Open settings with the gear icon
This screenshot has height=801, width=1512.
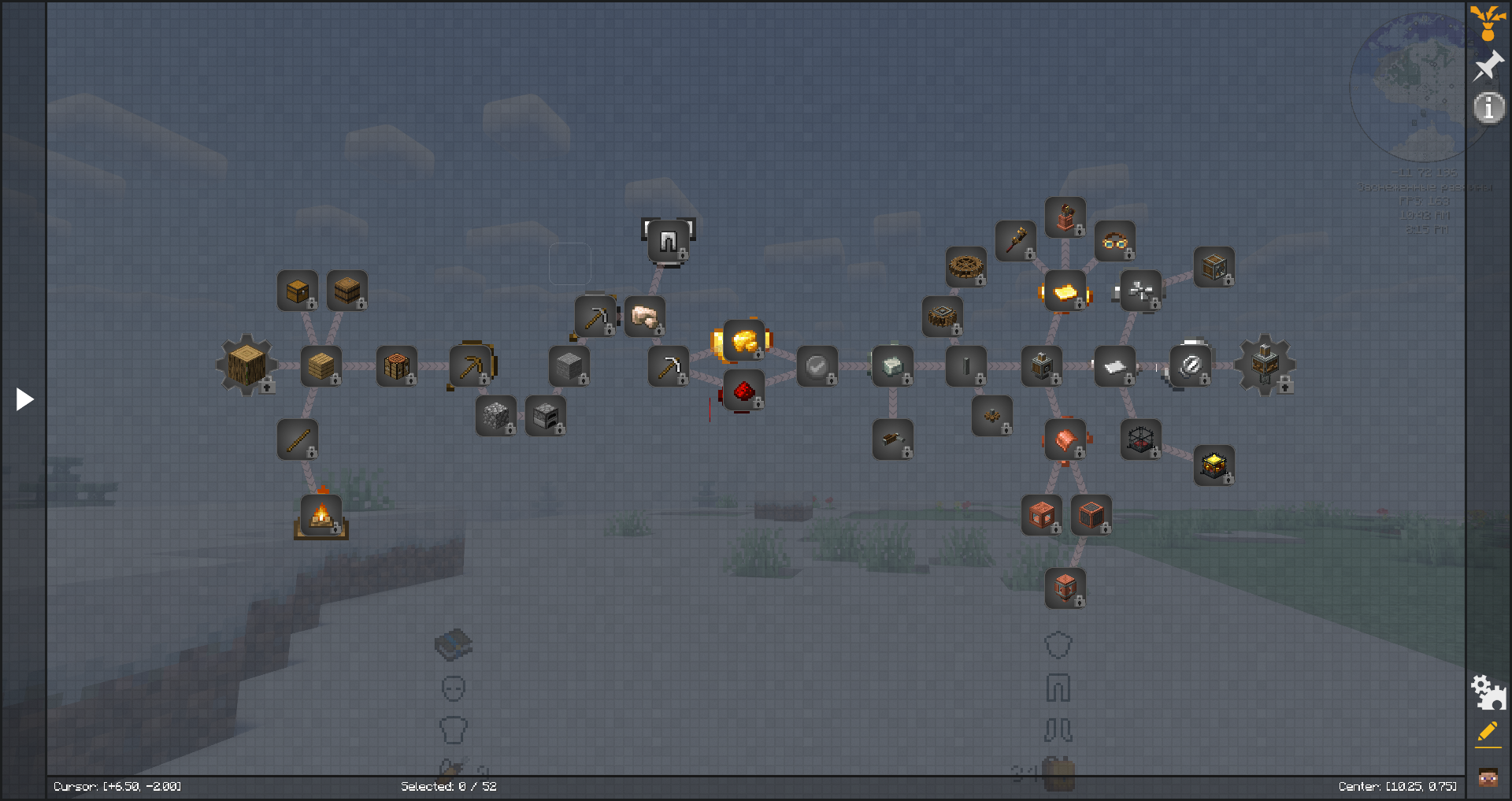1488,693
